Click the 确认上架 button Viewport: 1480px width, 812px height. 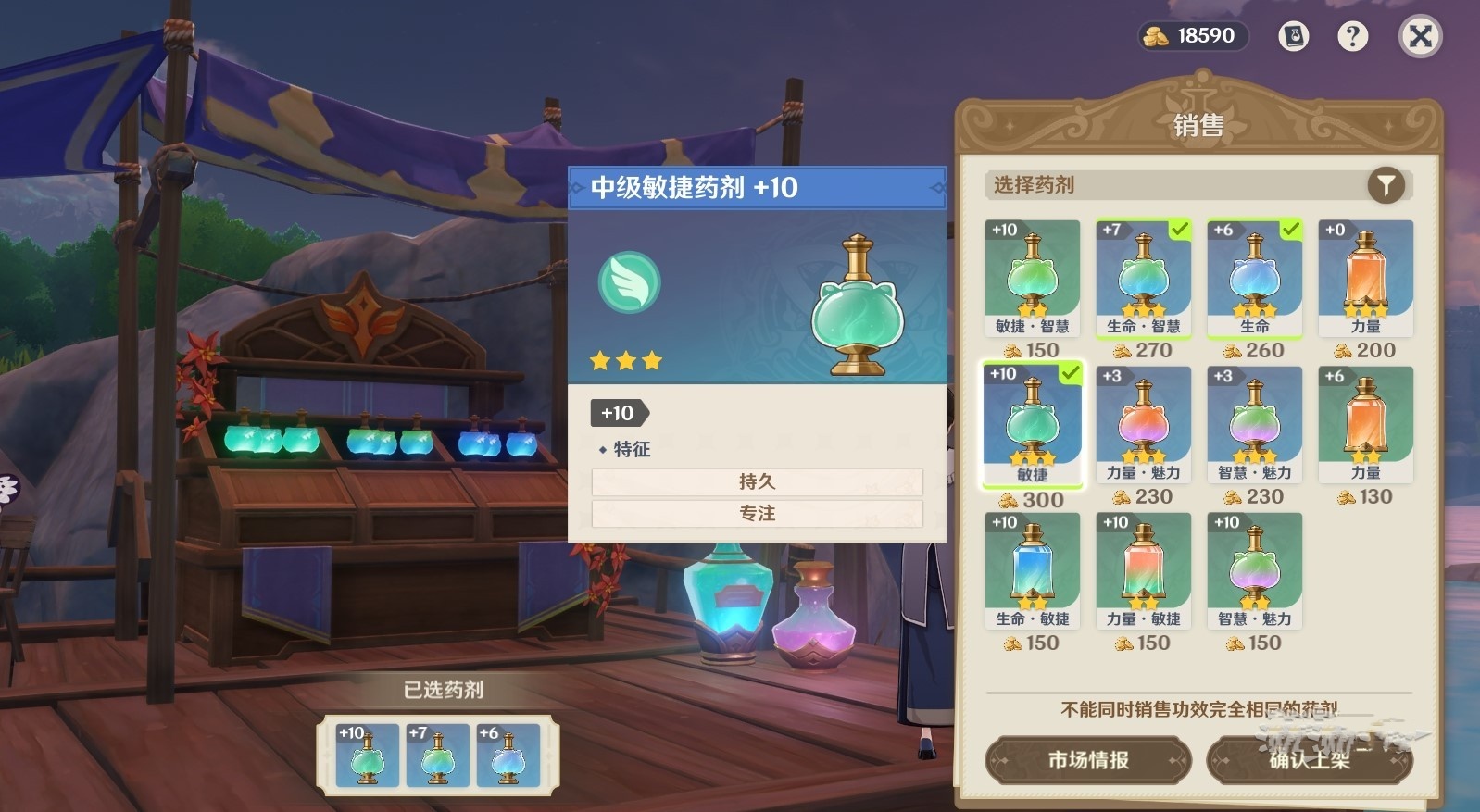click(x=1311, y=760)
